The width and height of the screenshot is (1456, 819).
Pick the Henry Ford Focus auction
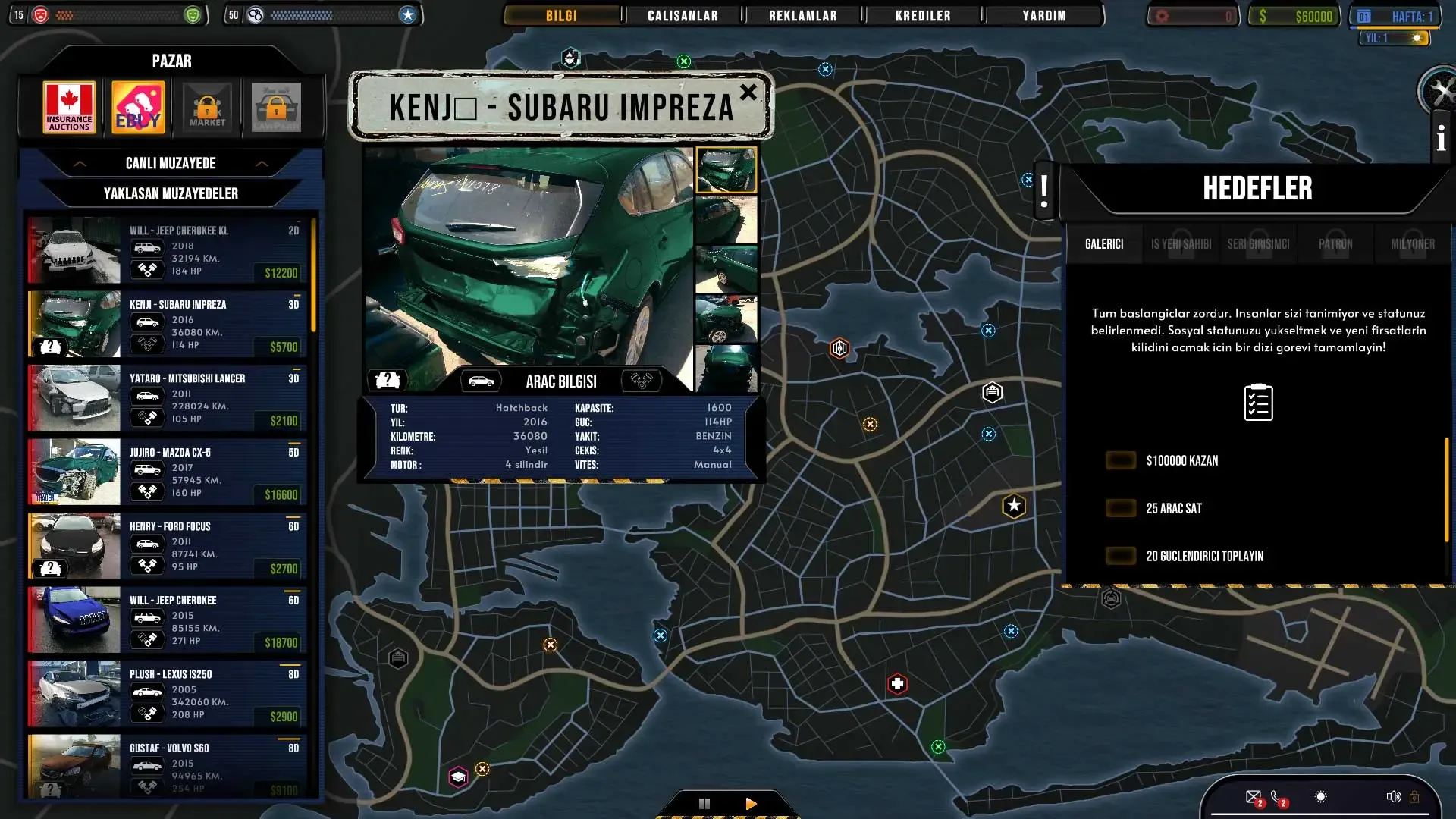(x=167, y=546)
